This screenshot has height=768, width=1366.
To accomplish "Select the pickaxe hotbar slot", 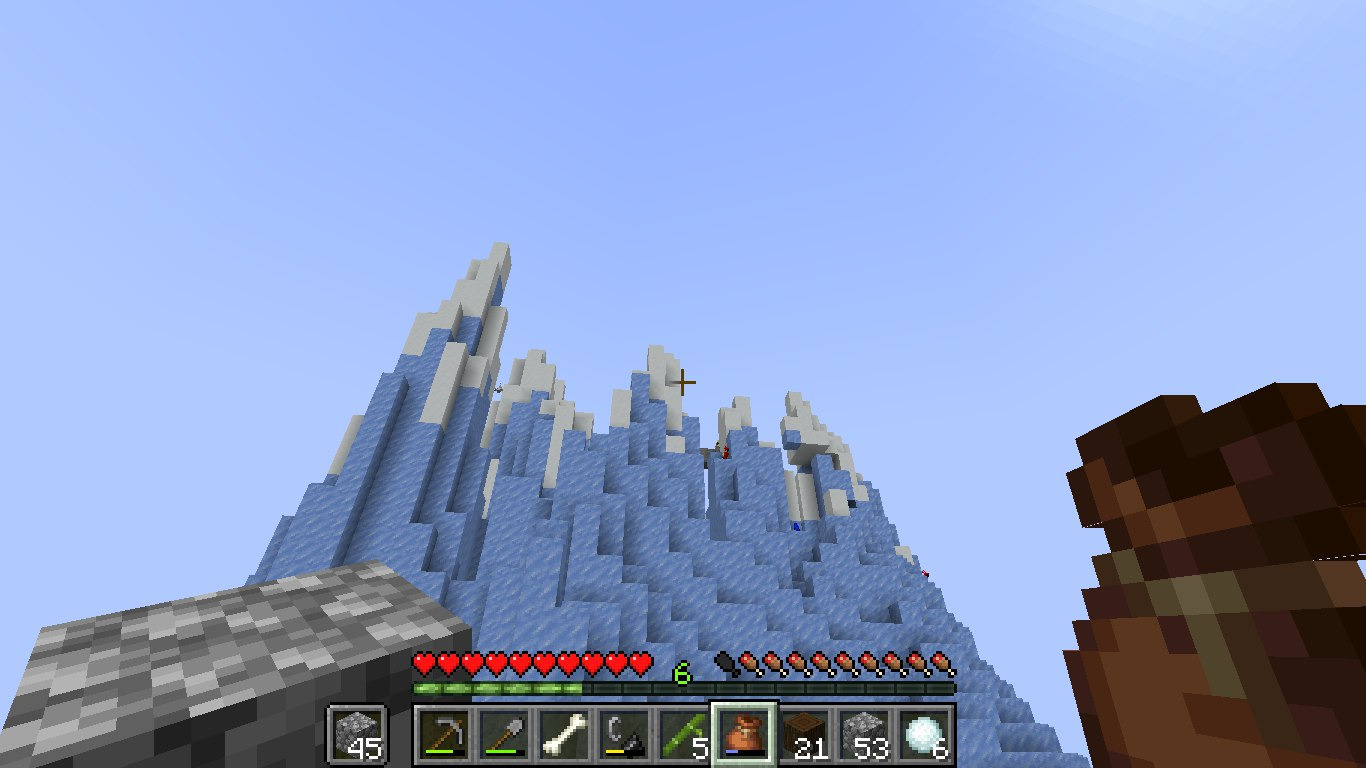I will [444, 734].
